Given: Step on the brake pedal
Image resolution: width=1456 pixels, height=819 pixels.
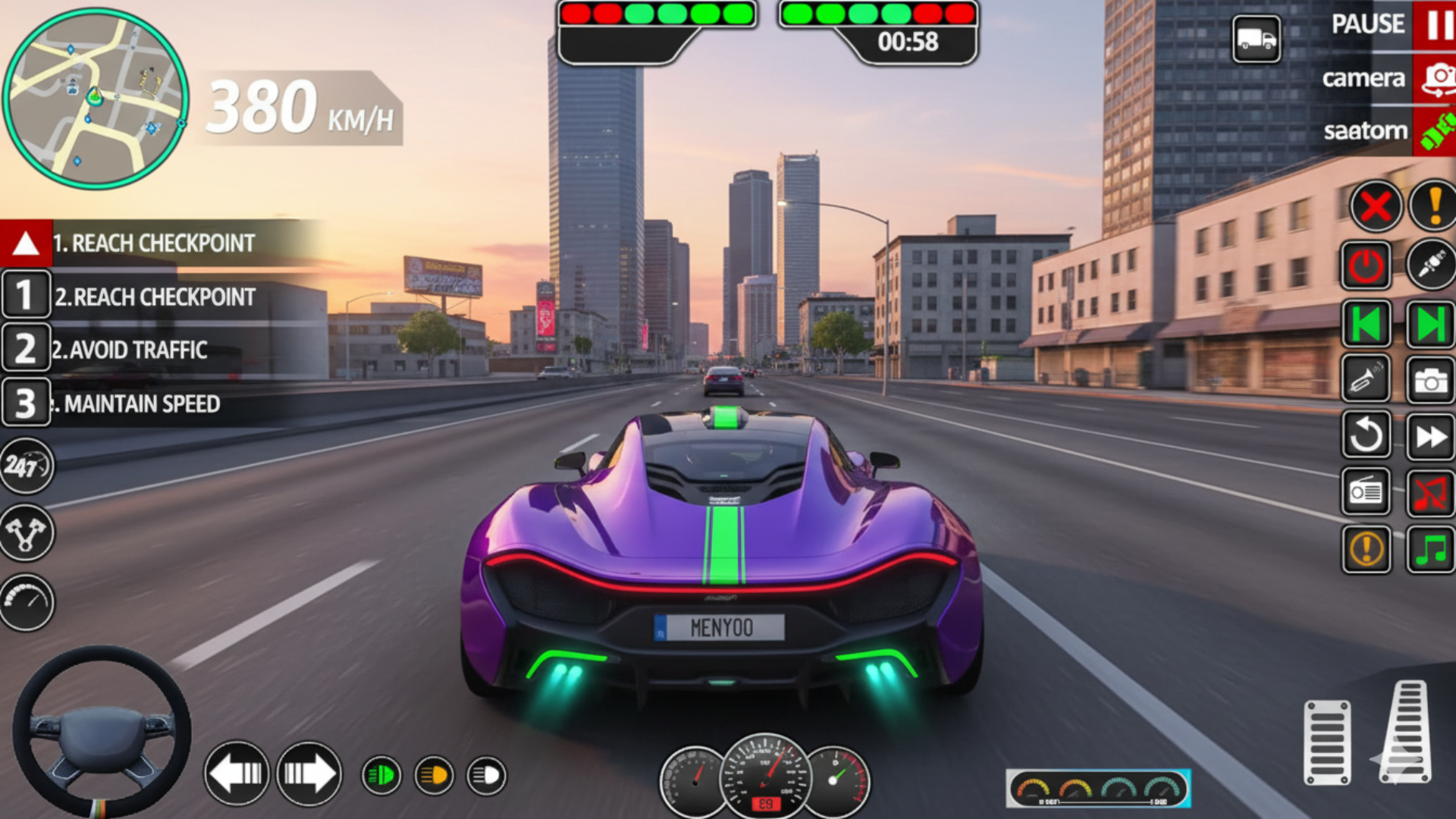Looking at the screenshot, I should click(1327, 742).
